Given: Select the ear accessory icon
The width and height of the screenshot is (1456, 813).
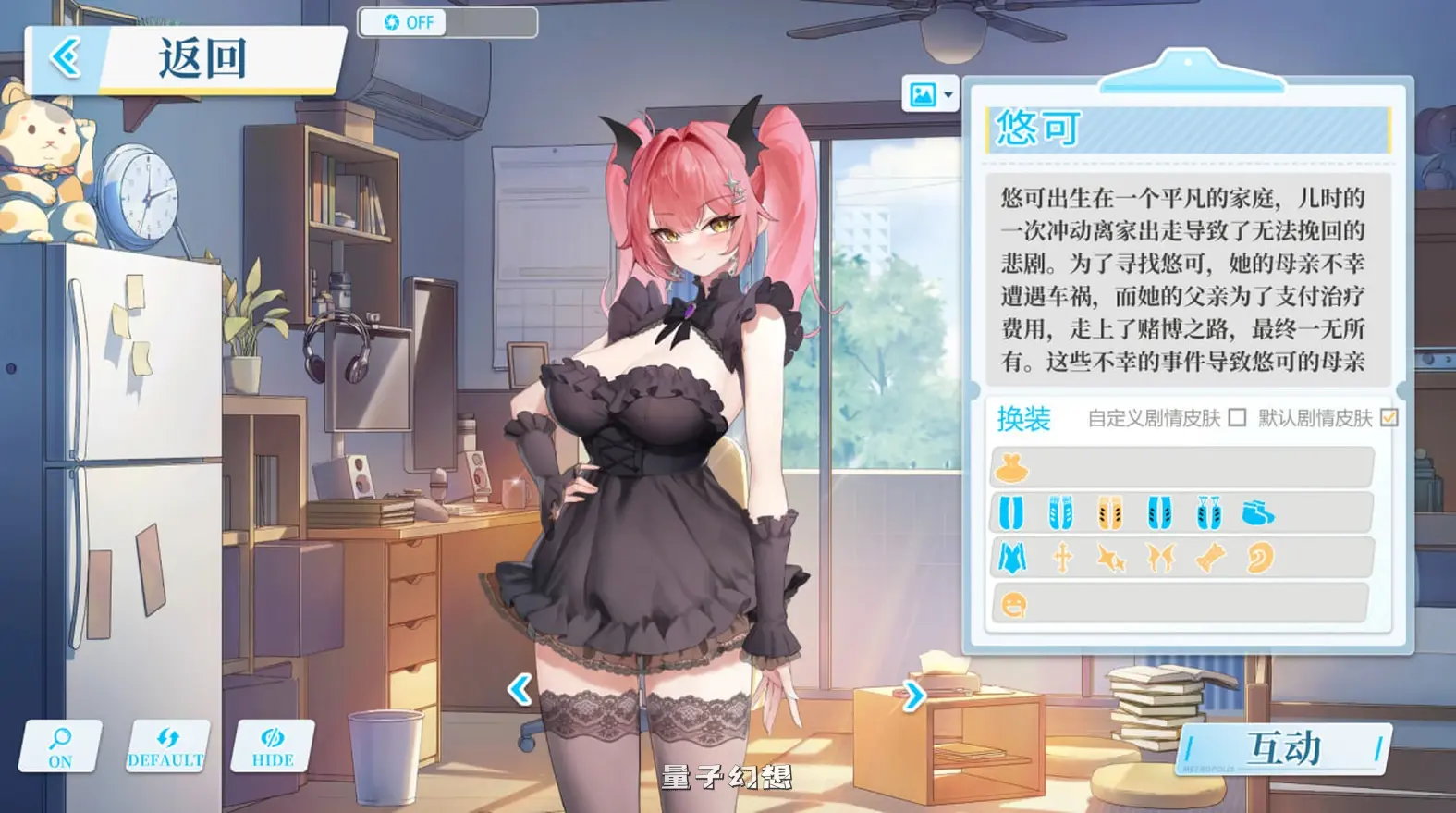Looking at the screenshot, I should coord(1260,558).
